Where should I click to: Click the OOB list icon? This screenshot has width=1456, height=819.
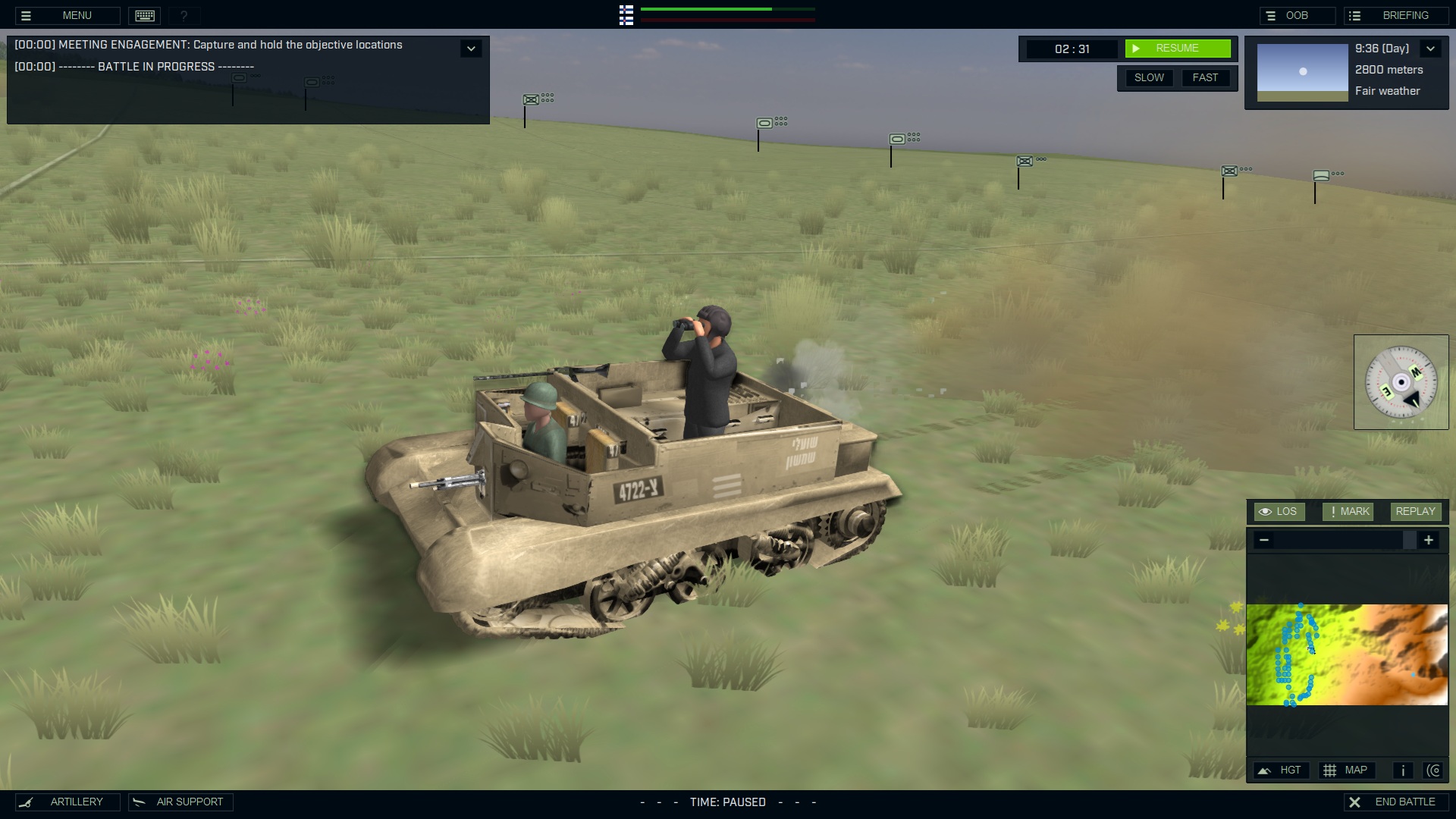point(1270,14)
